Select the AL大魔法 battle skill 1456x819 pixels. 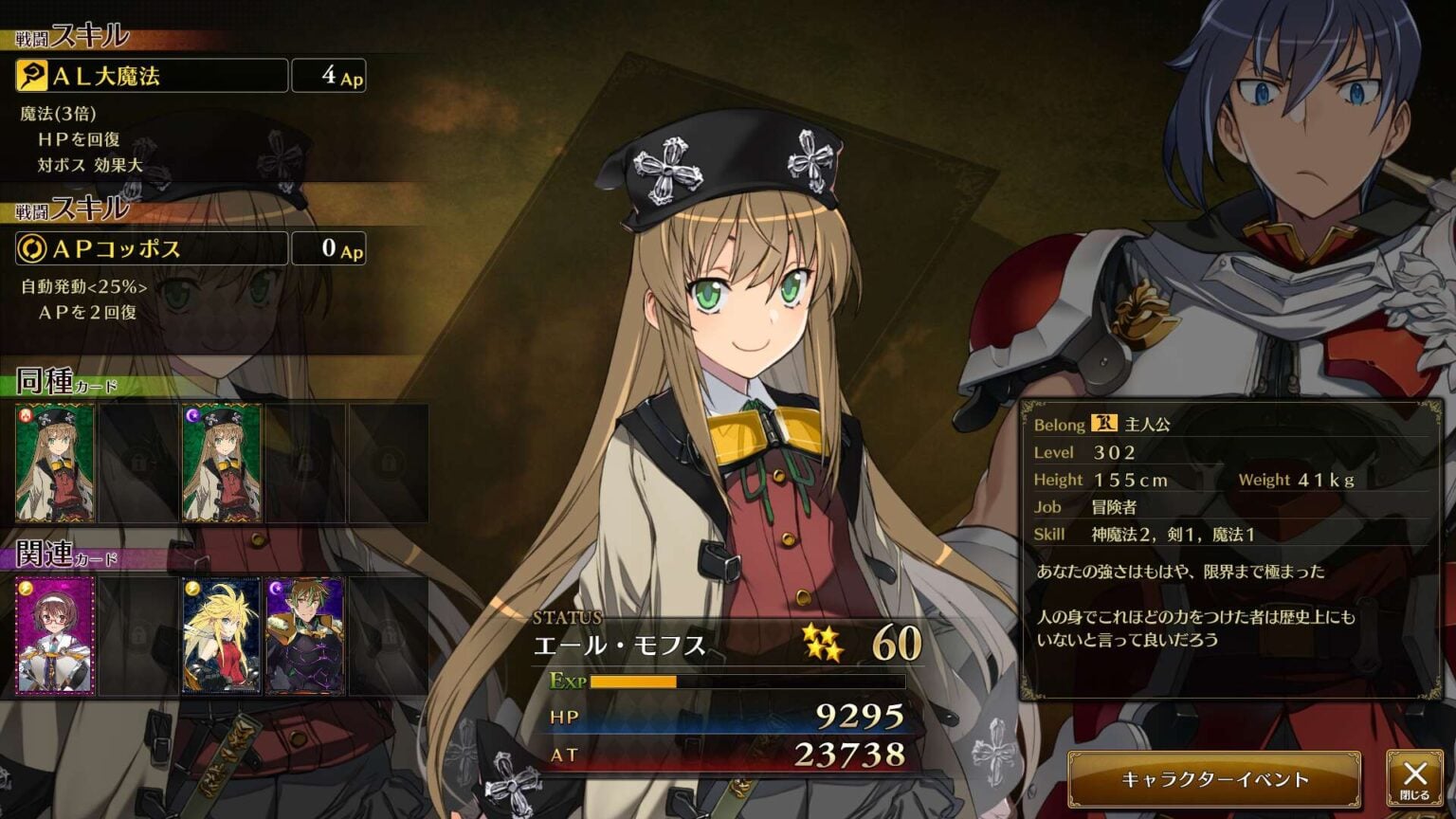click(x=152, y=76)
